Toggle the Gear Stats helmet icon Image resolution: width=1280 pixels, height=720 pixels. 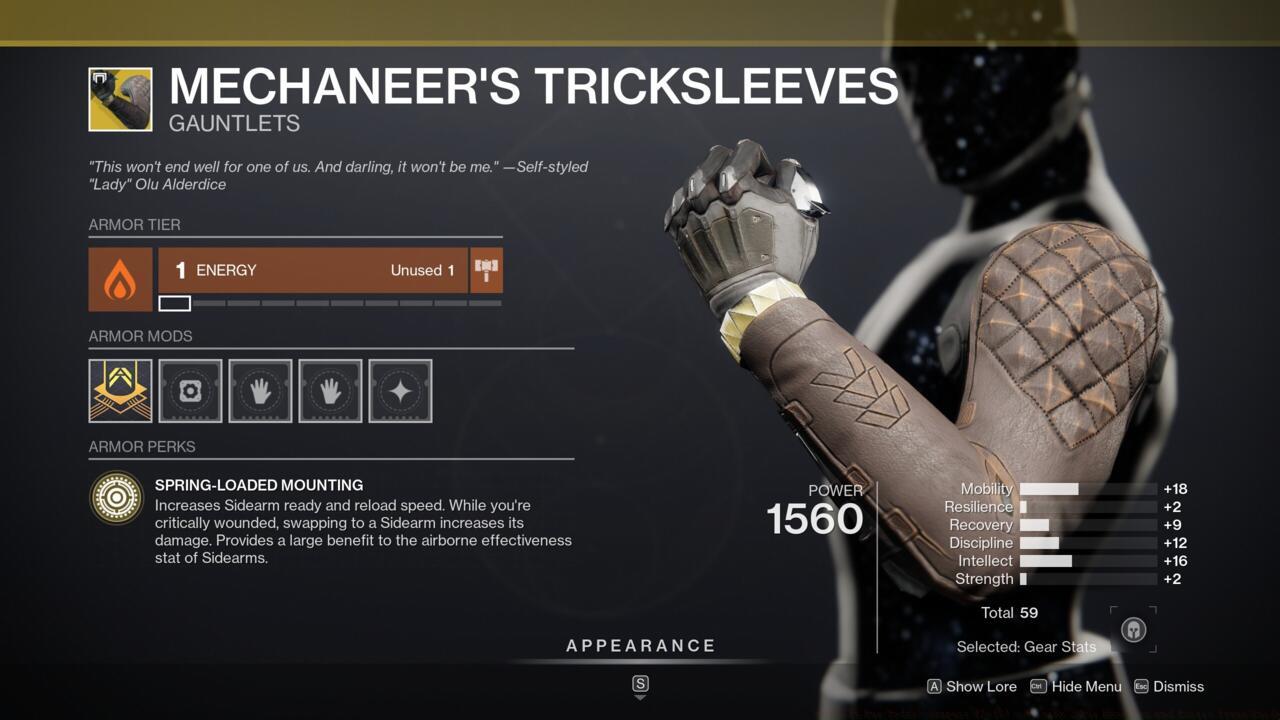[1133, 631]
